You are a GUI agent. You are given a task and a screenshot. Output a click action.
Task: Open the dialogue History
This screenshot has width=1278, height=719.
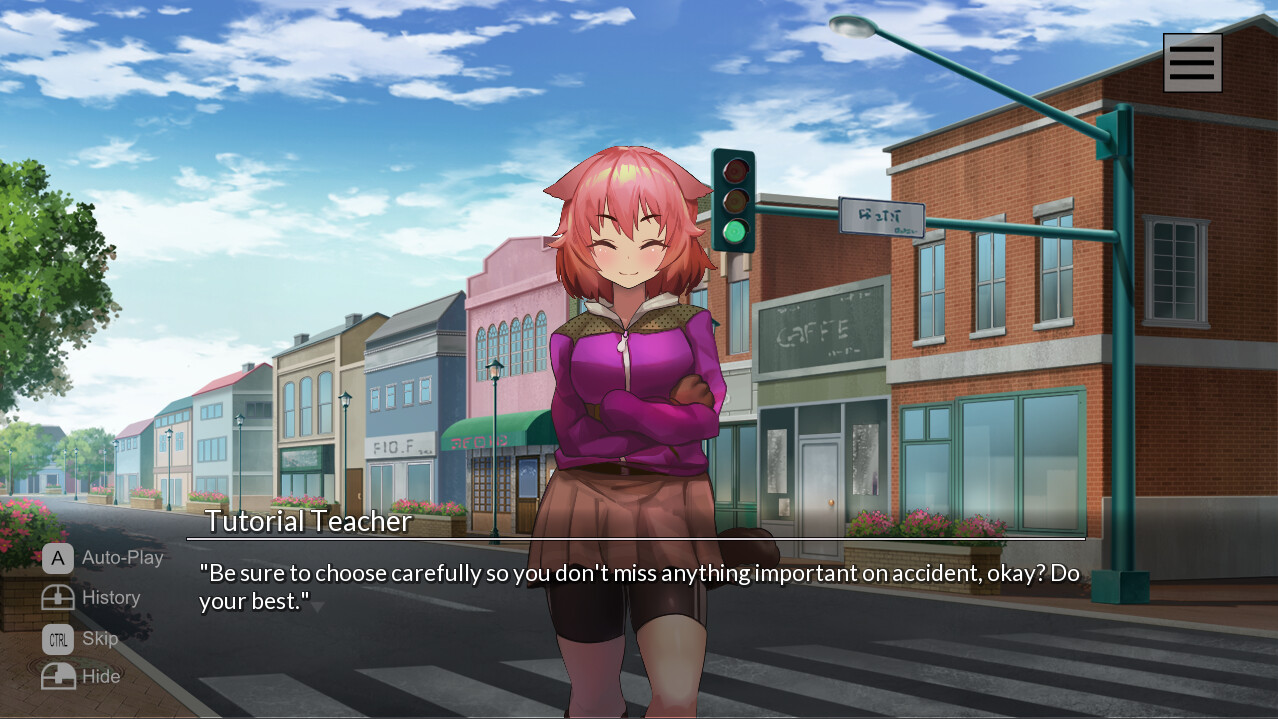coord(92,598)
